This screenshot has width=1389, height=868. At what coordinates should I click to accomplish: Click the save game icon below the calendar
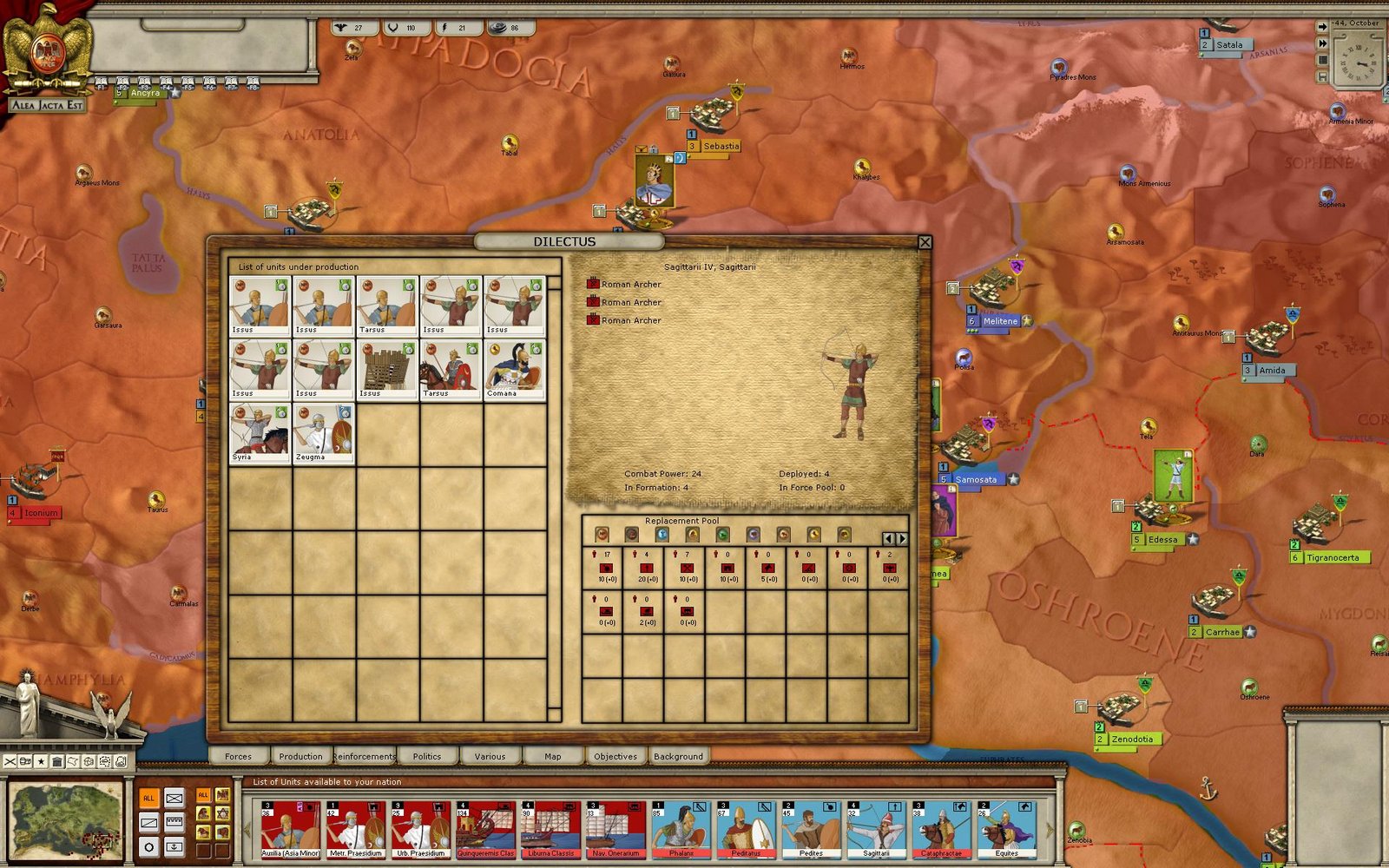pos(1323,76)
